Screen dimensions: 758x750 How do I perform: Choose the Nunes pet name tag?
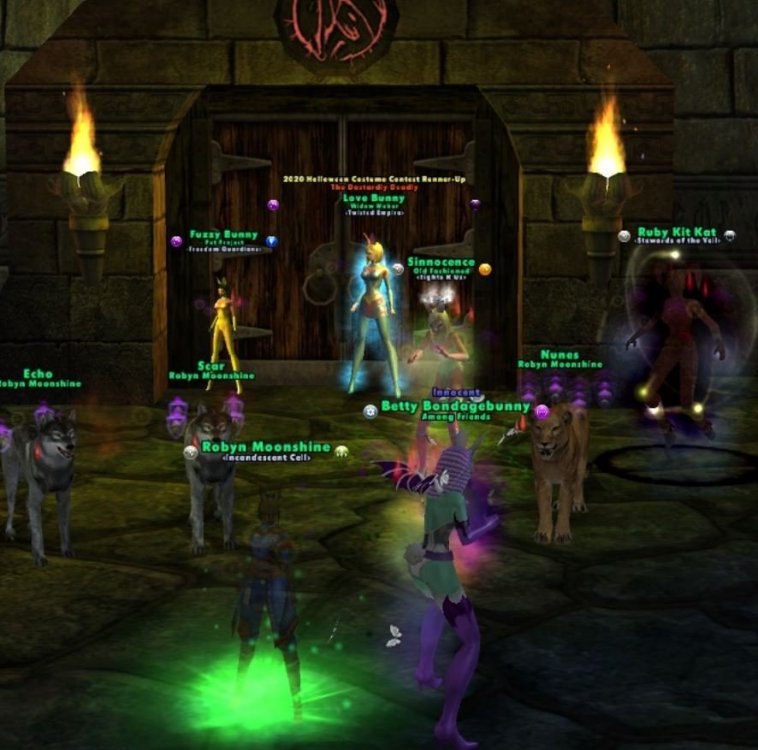coord(559,355)
